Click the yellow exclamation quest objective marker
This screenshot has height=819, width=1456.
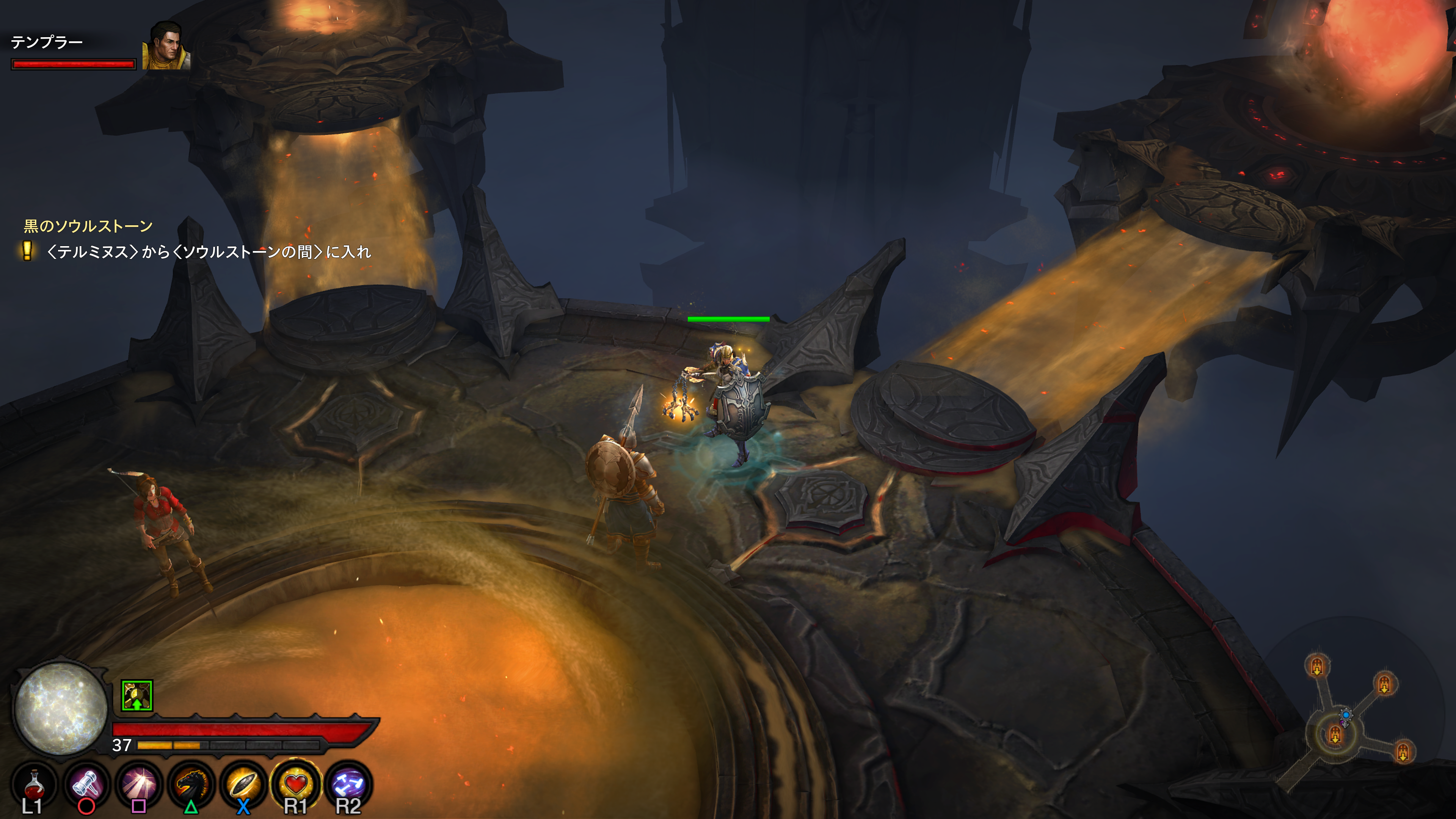(27, 250)
